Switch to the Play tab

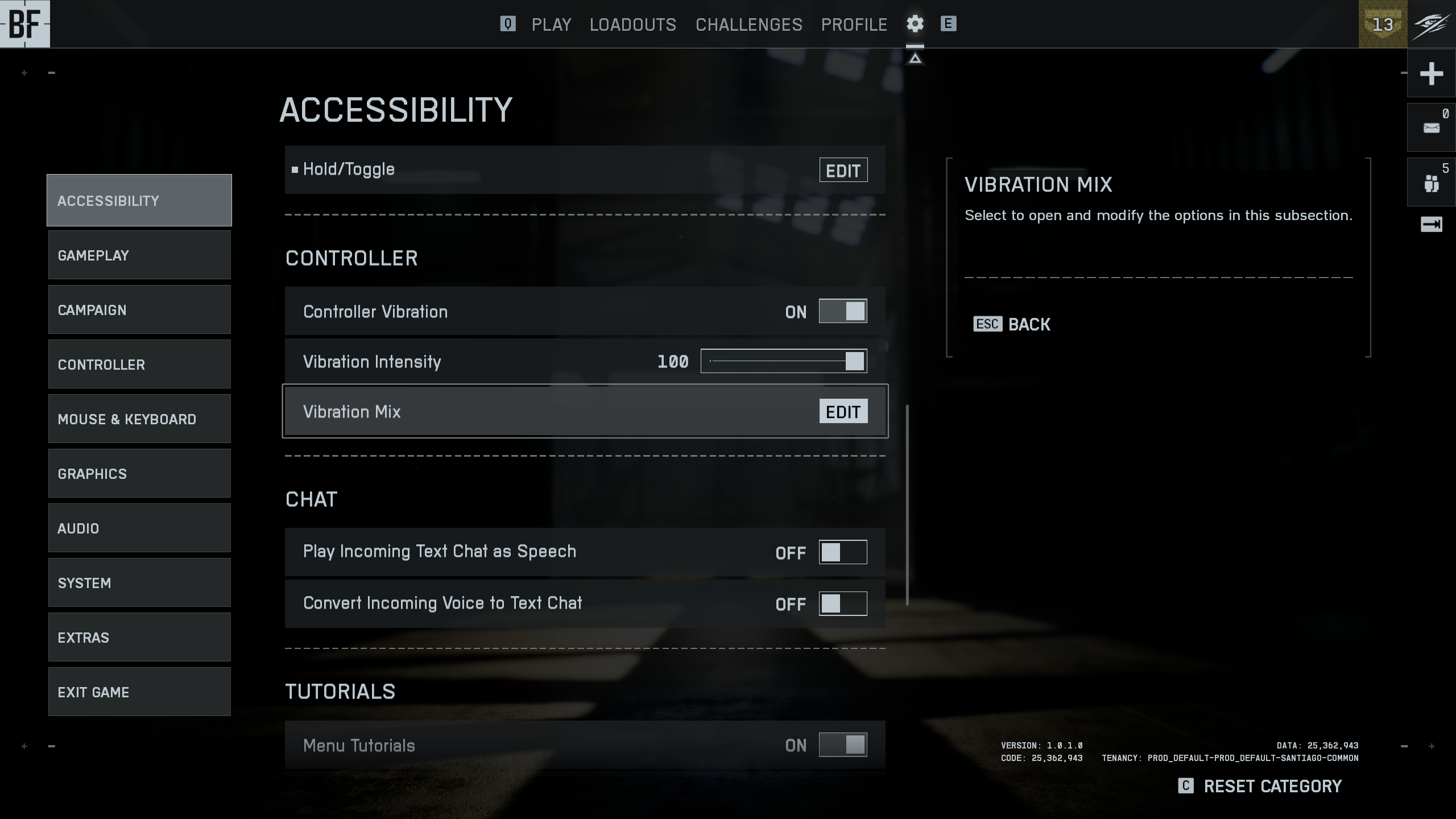[551, 24]
